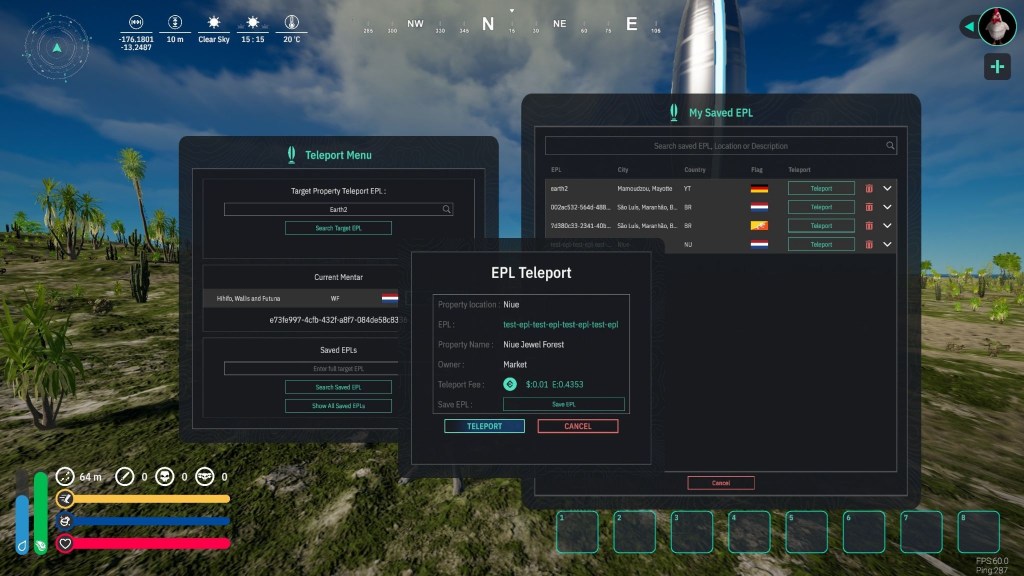Cancel the EPL Teleport dialog
The width and height of the screenshot is (1024, 576).
coord(577,426)
